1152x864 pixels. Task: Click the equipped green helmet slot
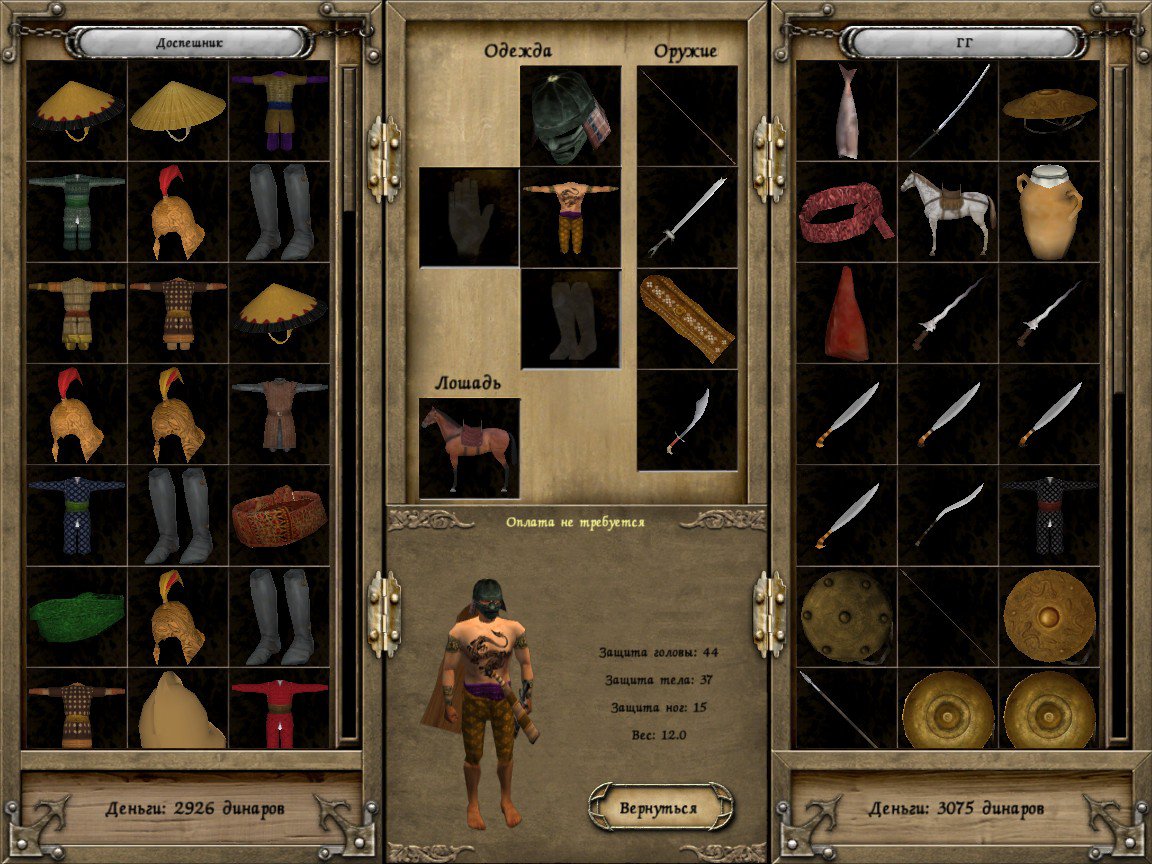[570, 115]
